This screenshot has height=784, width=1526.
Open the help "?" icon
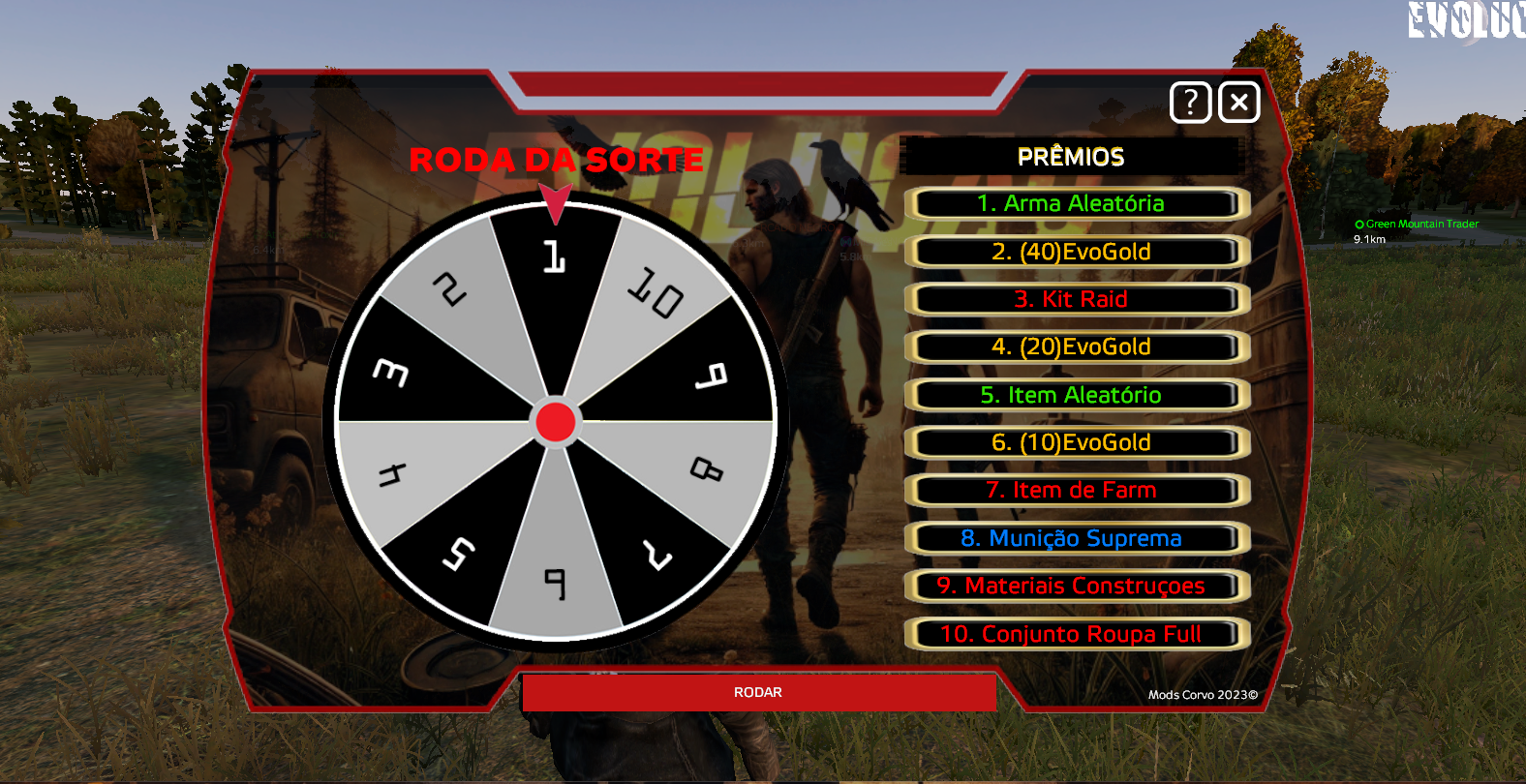(x=1190, y=102)
